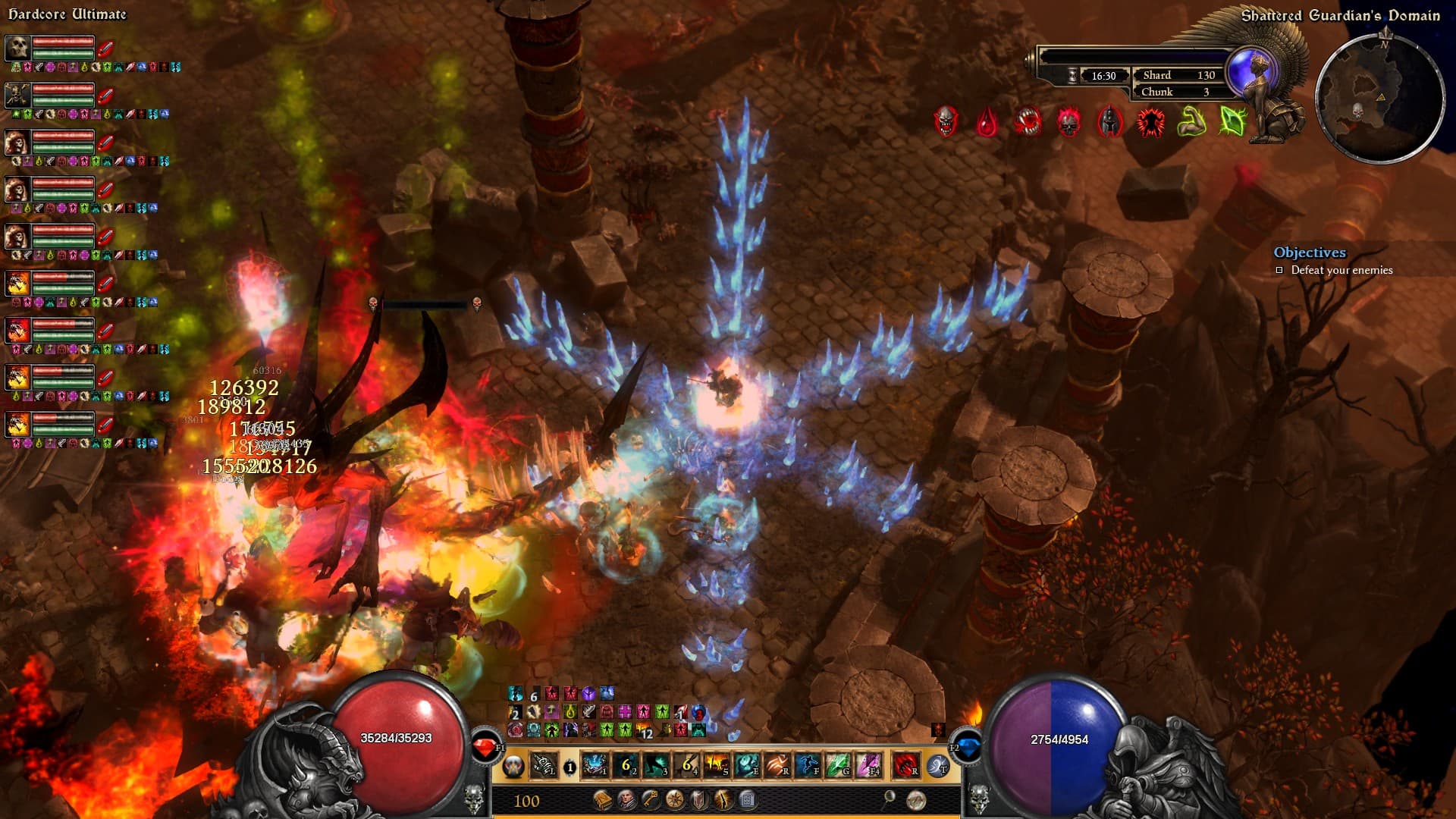Open the character sheet portrait button

[626, 799]
